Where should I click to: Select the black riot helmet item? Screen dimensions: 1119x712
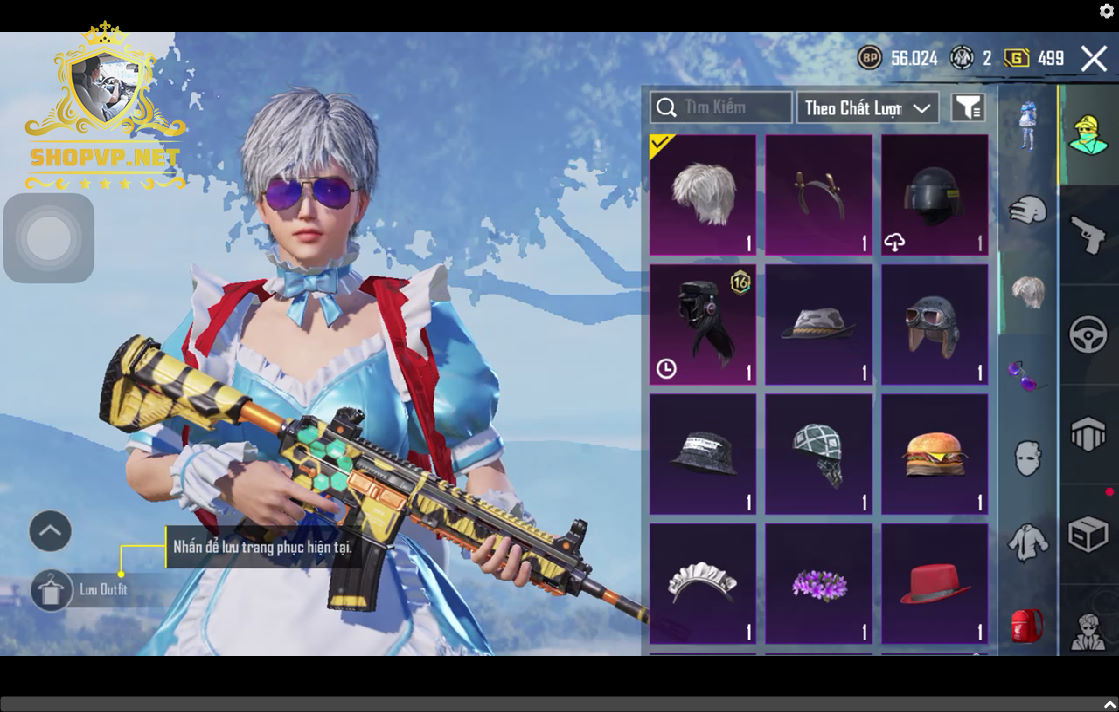(x=934, y=195)
